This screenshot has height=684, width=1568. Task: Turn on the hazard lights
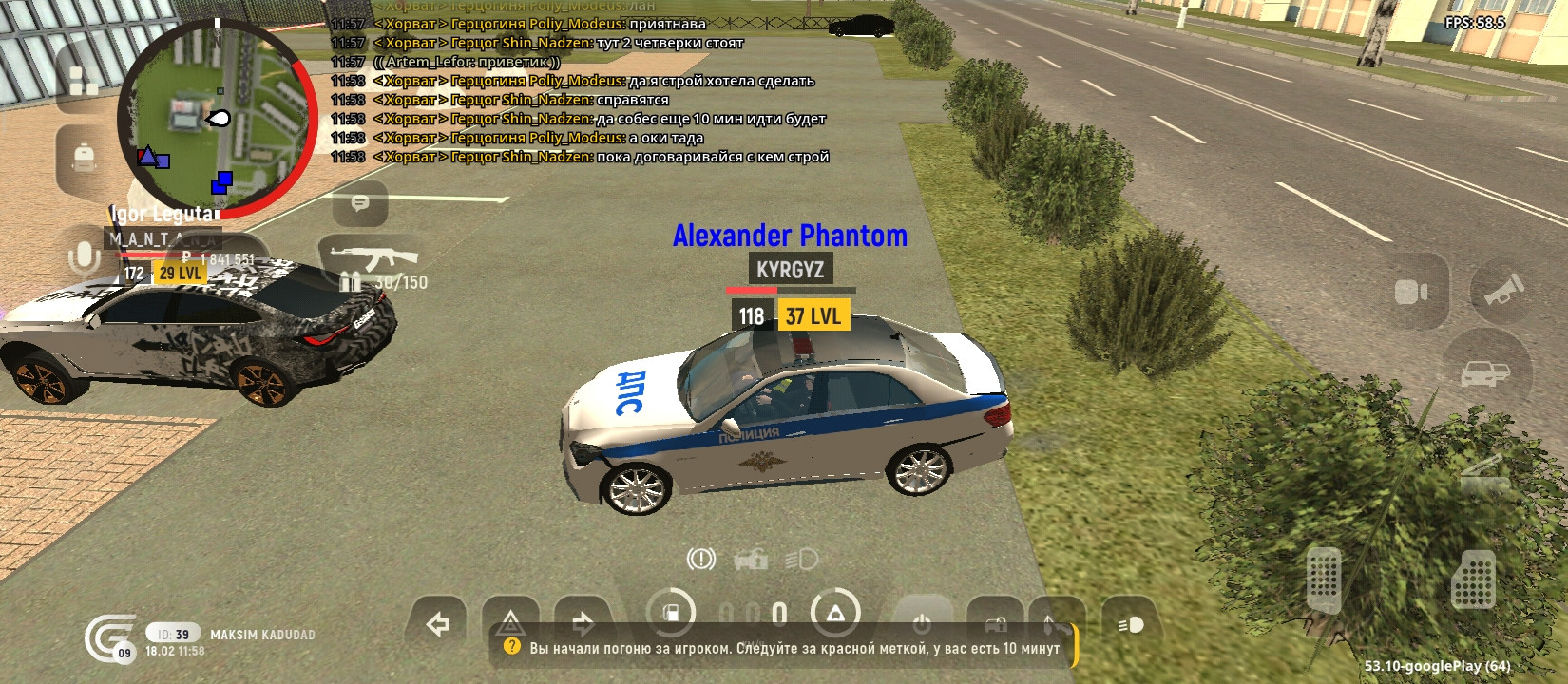pyautogui.click(x=510, y=624)
